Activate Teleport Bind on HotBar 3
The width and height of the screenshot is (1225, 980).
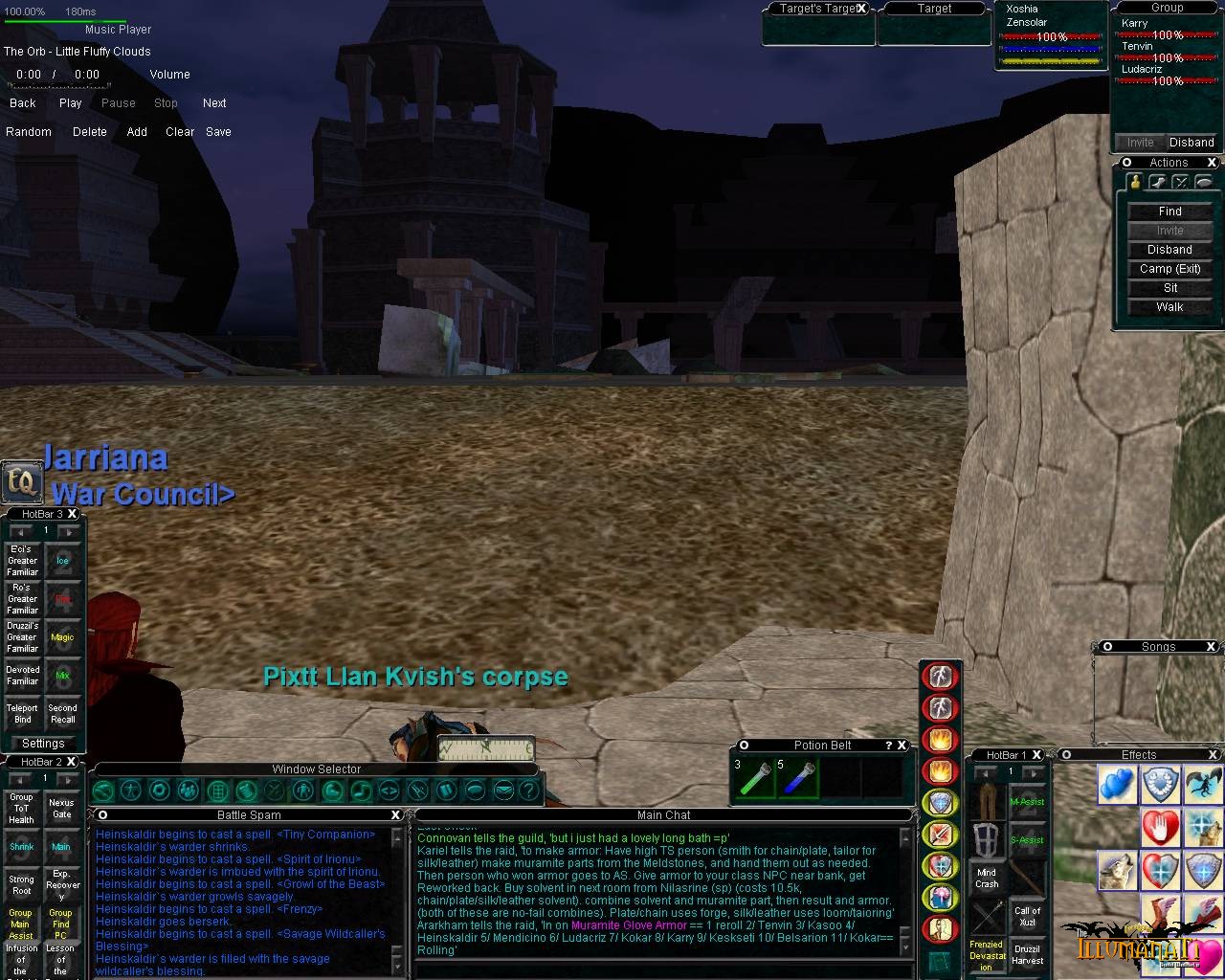coord(22,714)
